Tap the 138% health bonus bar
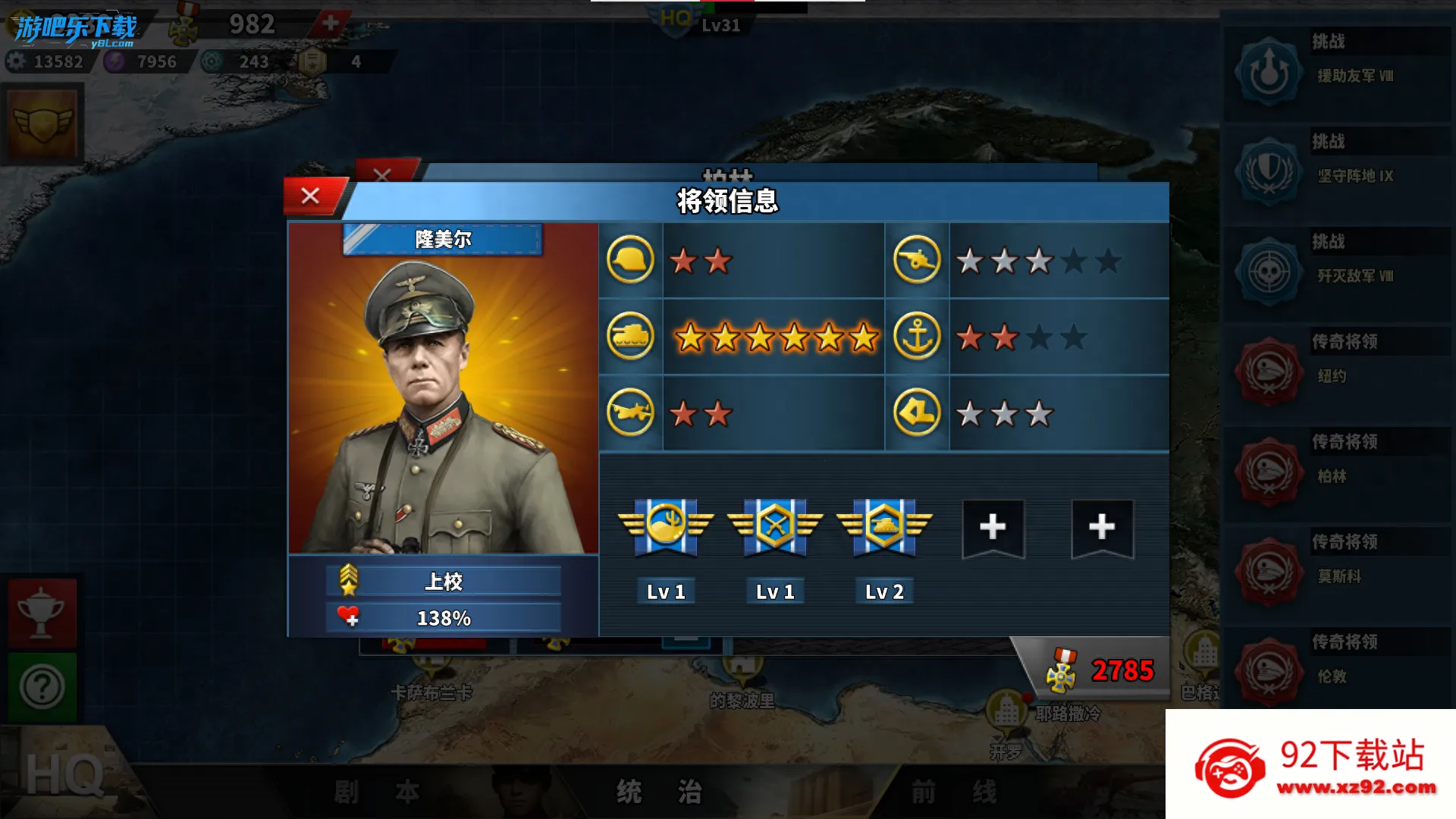 (x=444, y=618)
